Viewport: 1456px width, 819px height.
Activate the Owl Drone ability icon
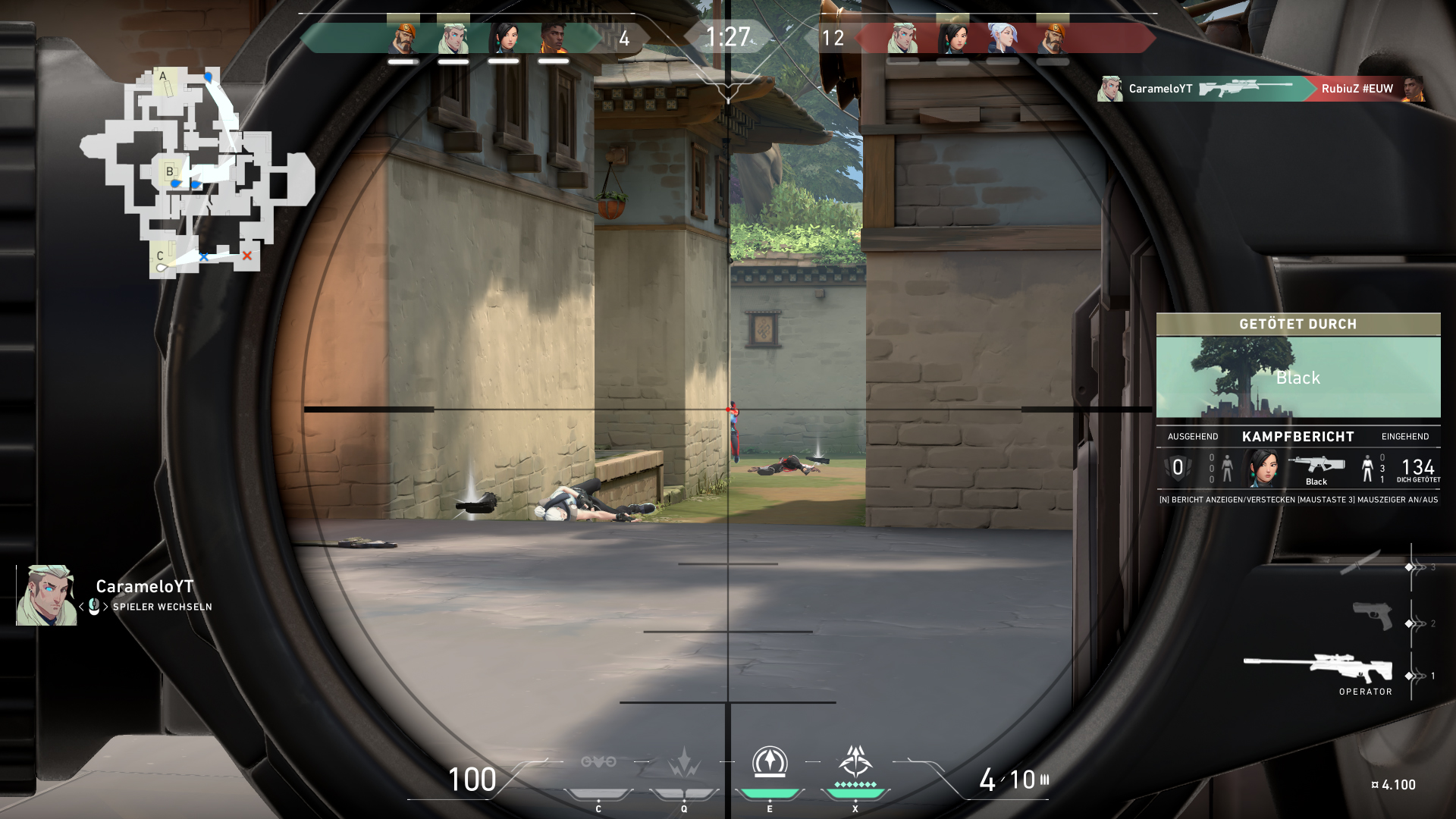point(598,762)
